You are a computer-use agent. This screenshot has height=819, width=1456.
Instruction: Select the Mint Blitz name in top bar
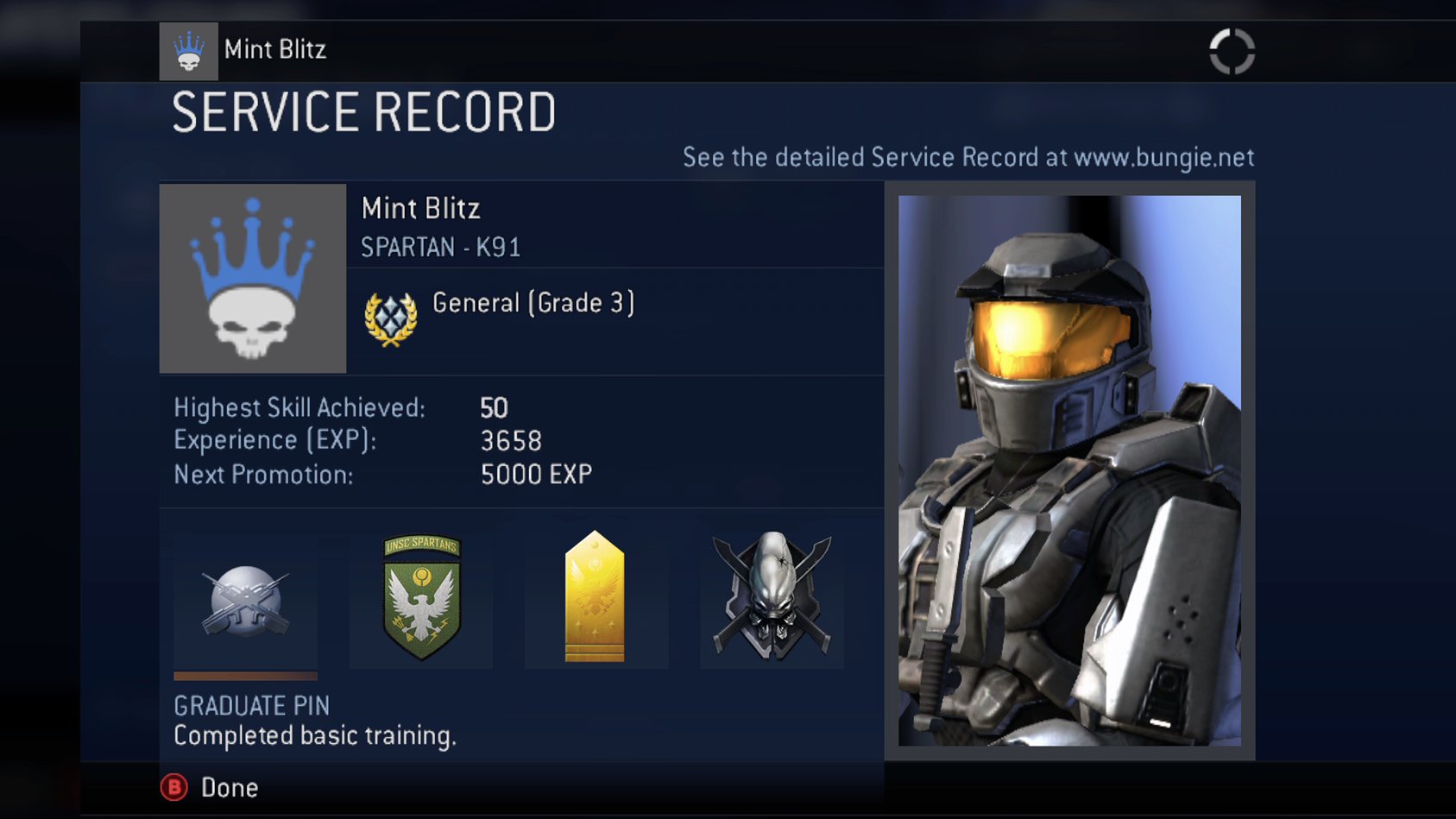pos(274,50)
